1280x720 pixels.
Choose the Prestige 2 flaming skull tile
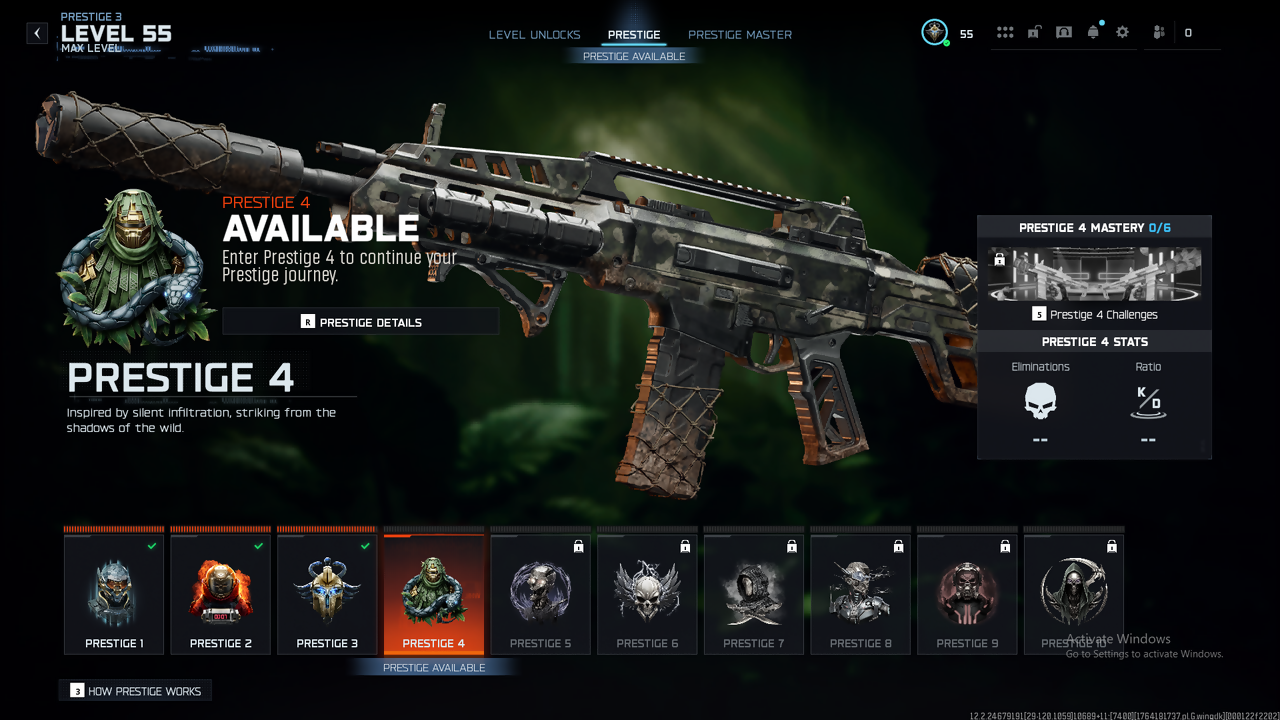click(220, 595)
